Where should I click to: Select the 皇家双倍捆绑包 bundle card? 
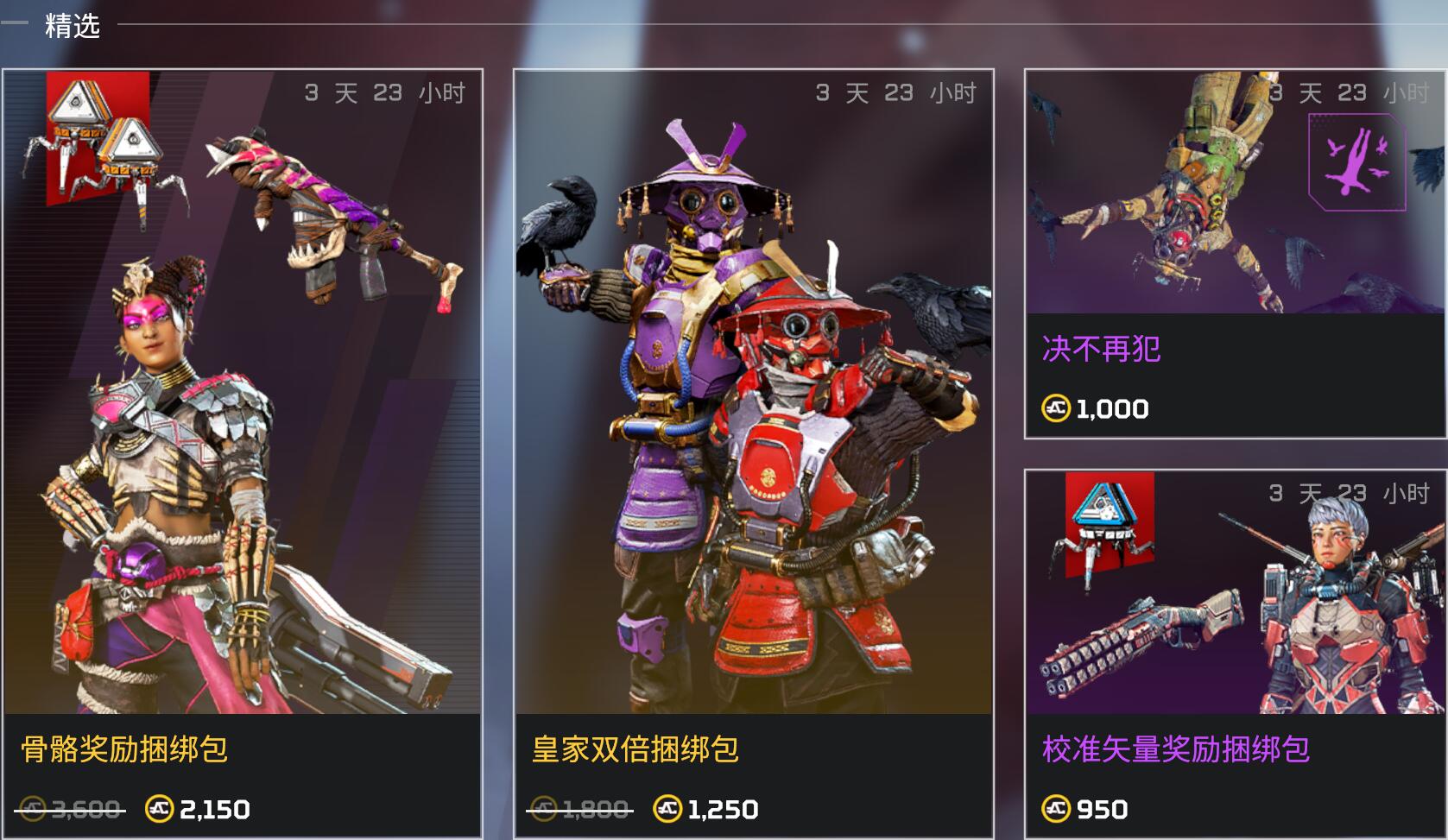(754, 453)
